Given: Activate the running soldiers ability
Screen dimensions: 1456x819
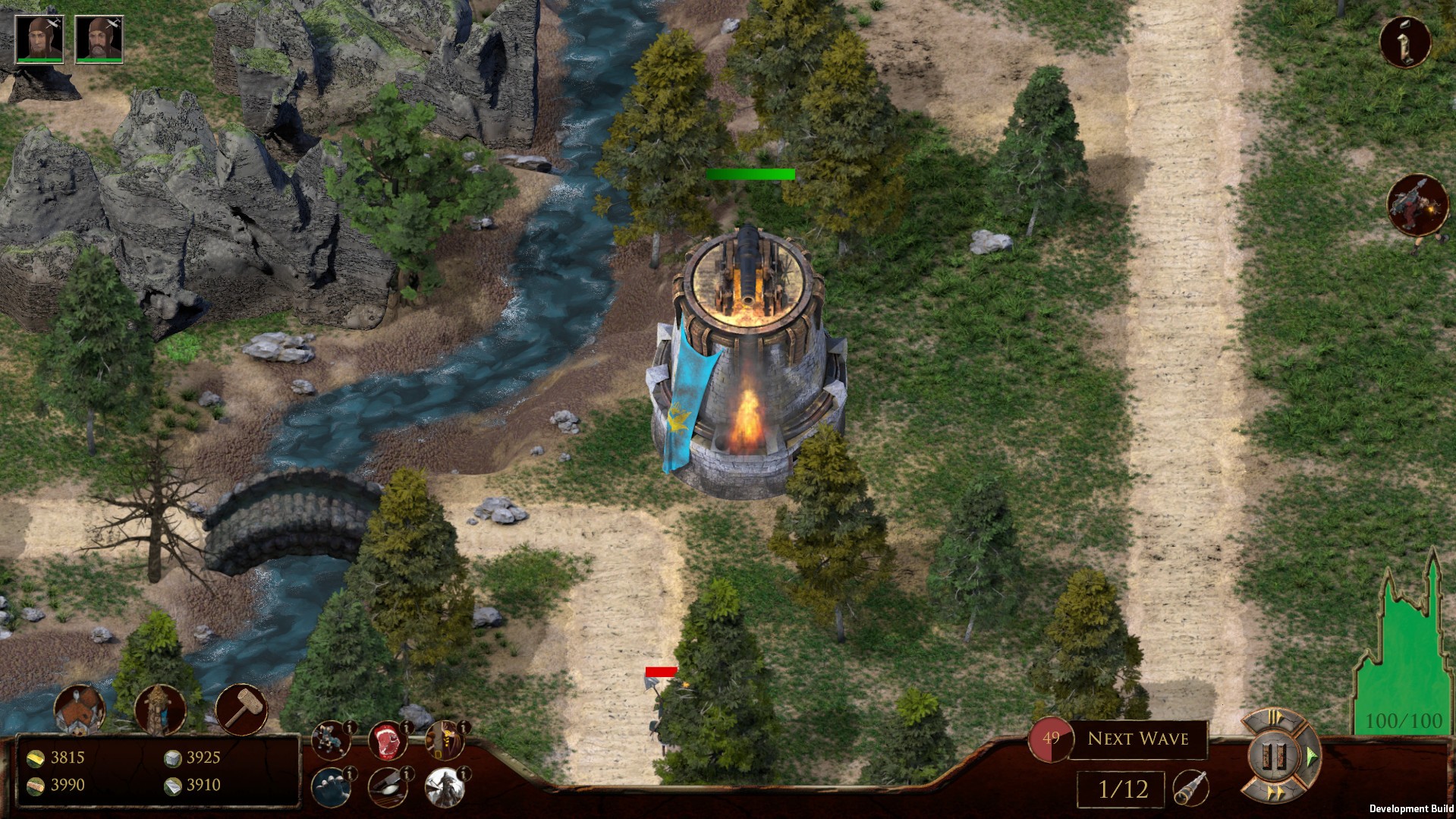Looking at the screenshot, I should point(331,740).
